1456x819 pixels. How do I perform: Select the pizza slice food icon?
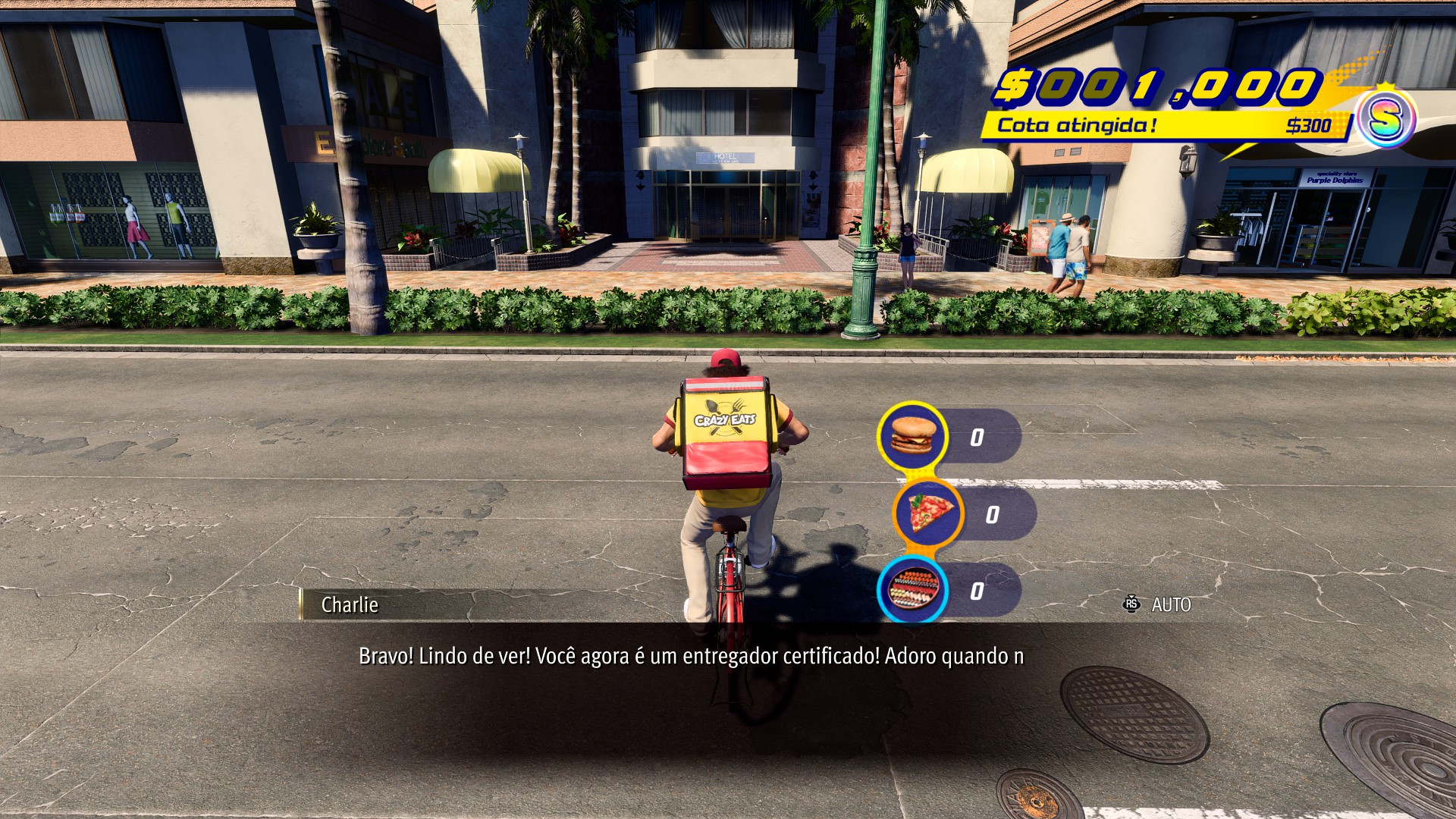click(x=927, y=513)
